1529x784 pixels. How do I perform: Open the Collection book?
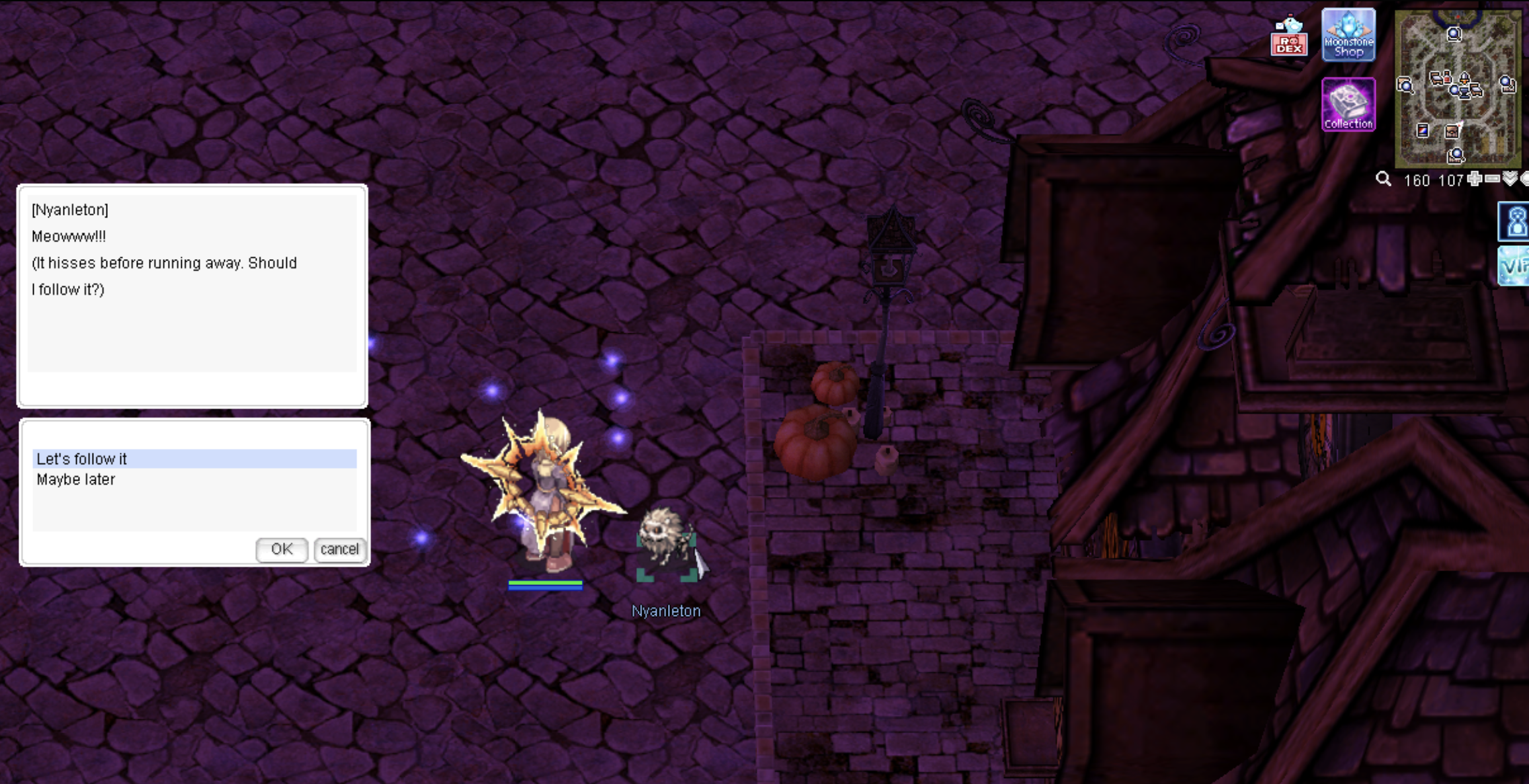(1348, 104)
